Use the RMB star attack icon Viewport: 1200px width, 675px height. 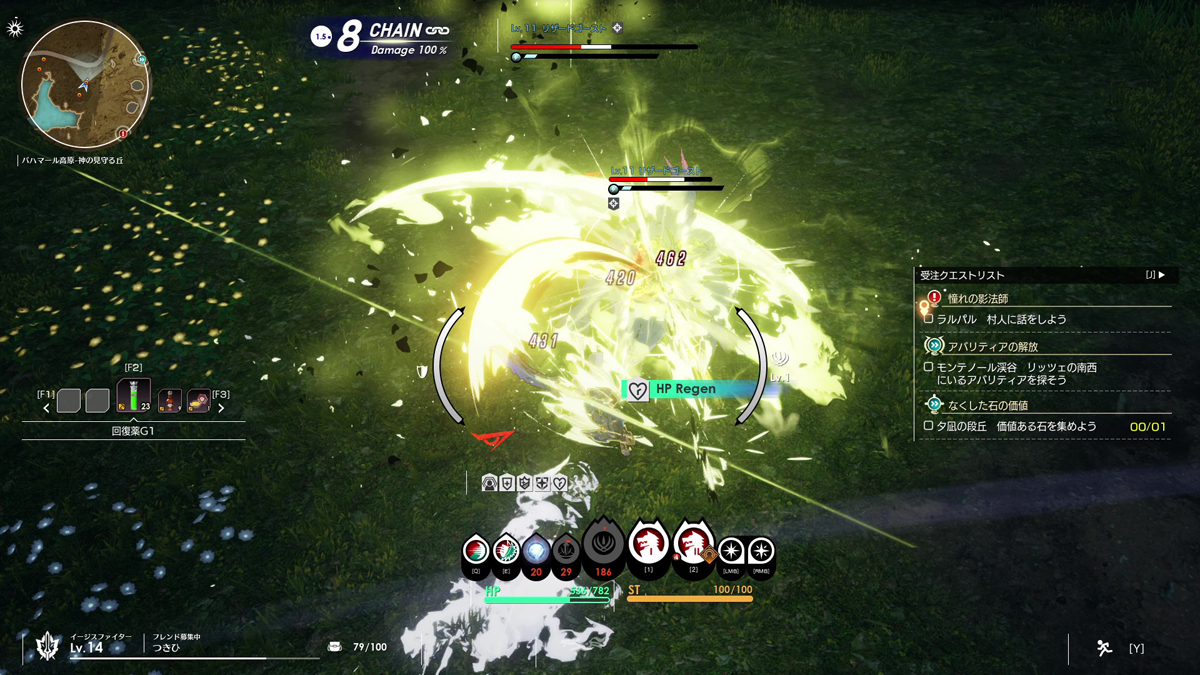click(x=761, y=552)
